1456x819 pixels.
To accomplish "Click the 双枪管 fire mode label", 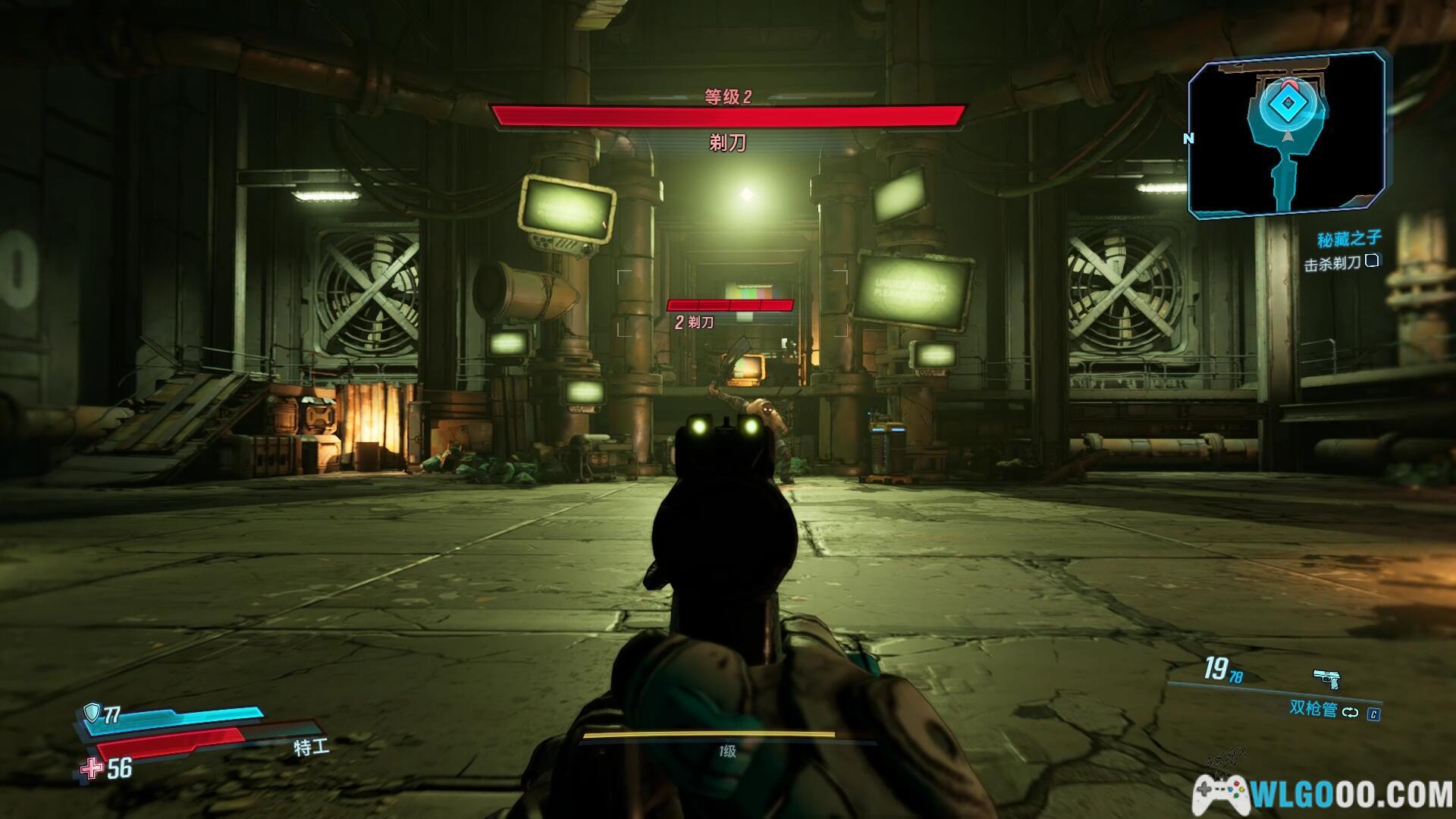I will (1313, 709).
